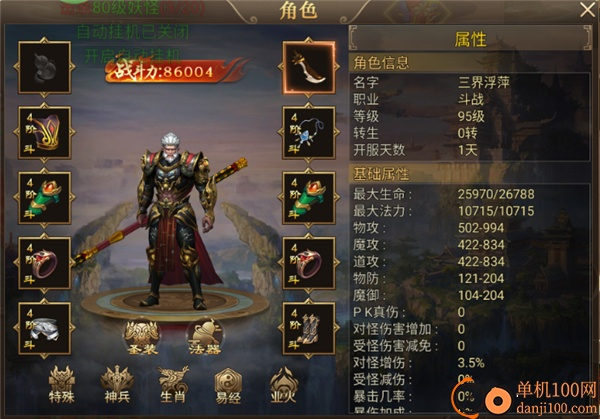The height and width of the screenshot is (419, 600).
Task: Show the 属性 attributes panel header
Action: pos(470,40)
